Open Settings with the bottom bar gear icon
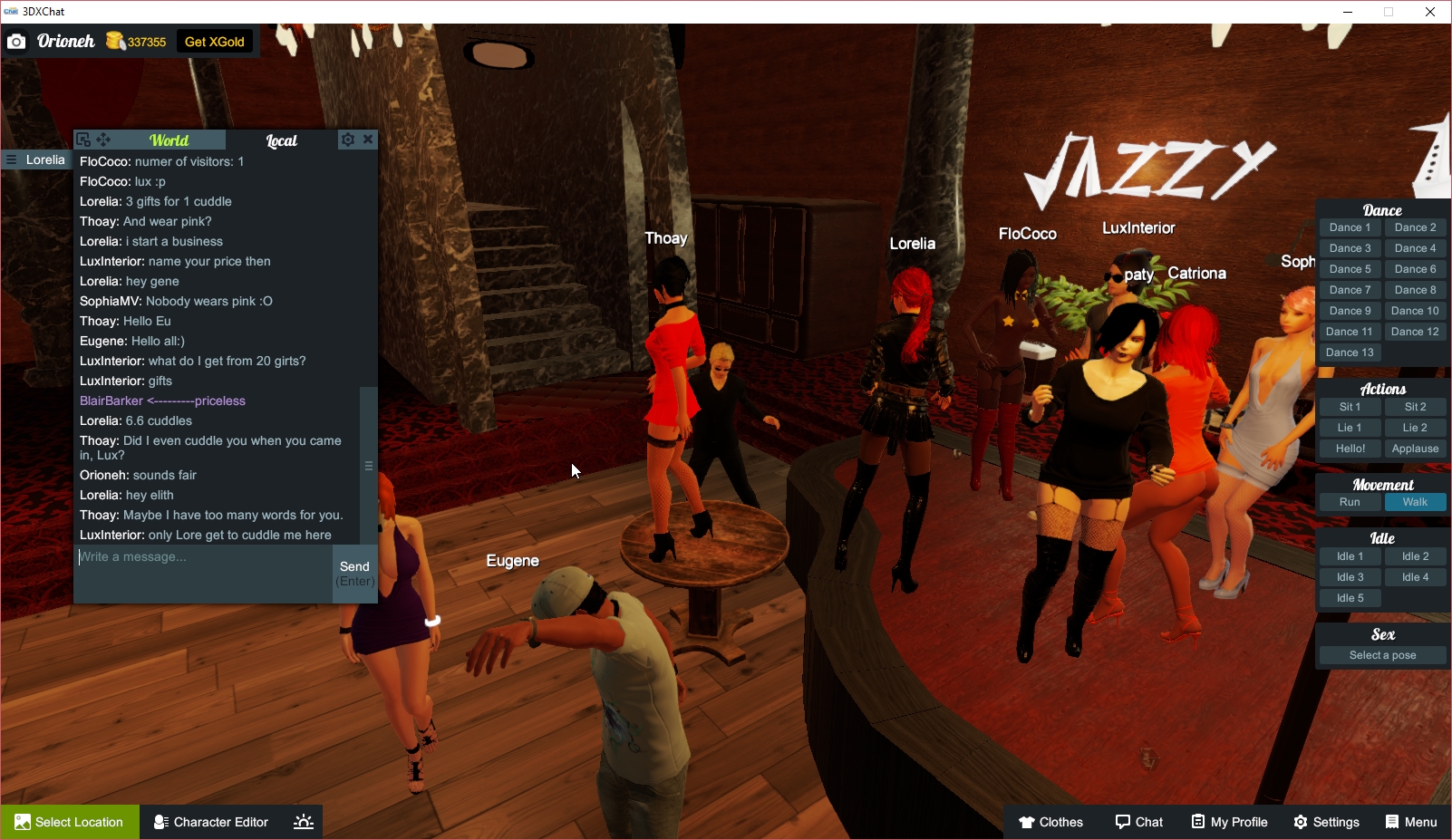 (x=1300, y=822)
